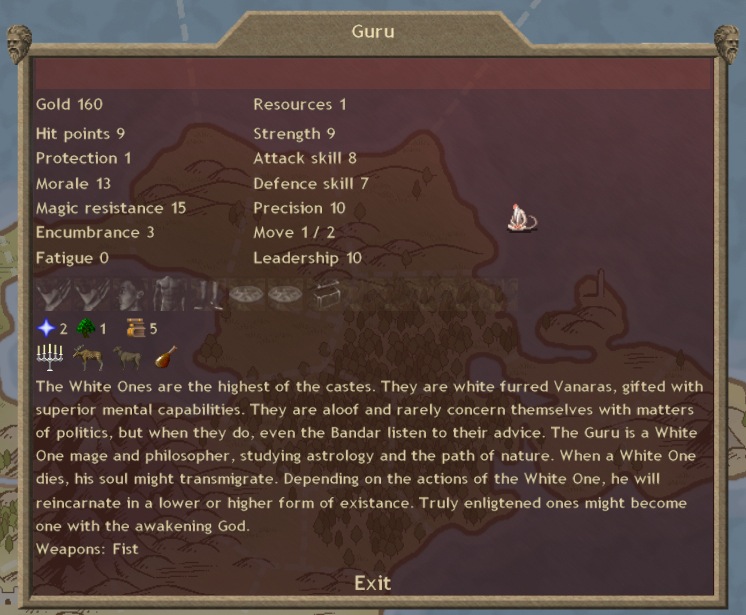The height and width of the screenshot is (615, 746).
Task: Select the head equipment slot
Action: pos(128,296)
